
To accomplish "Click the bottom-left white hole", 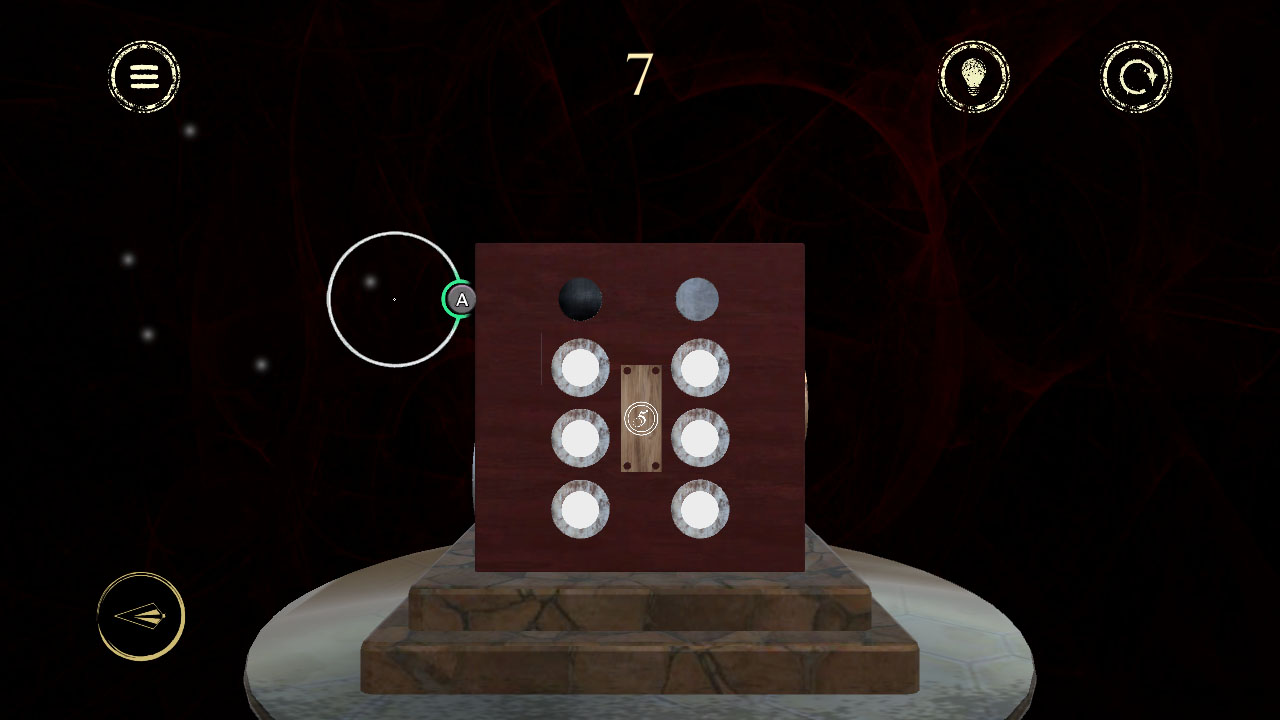I will point(580,508).
